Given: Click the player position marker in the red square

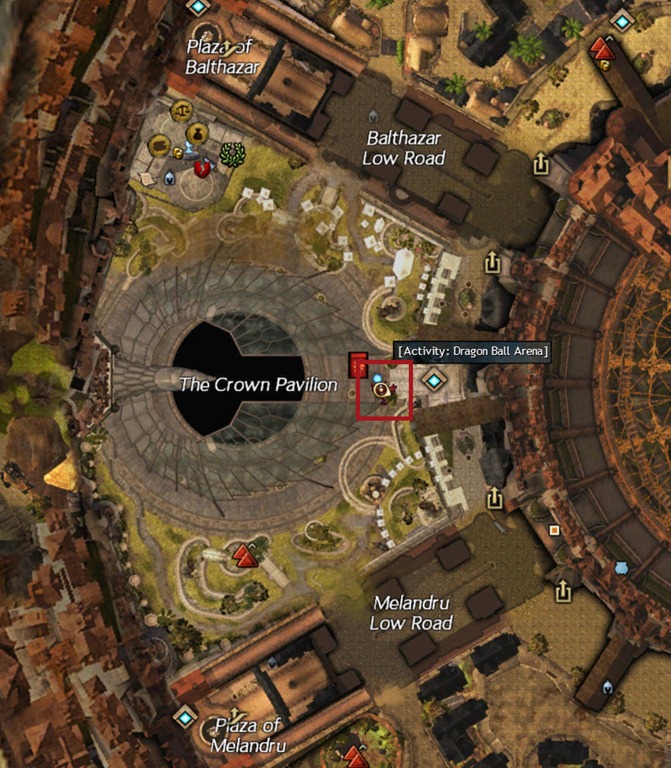Looking at the screenshot, I should click(382, 390).
